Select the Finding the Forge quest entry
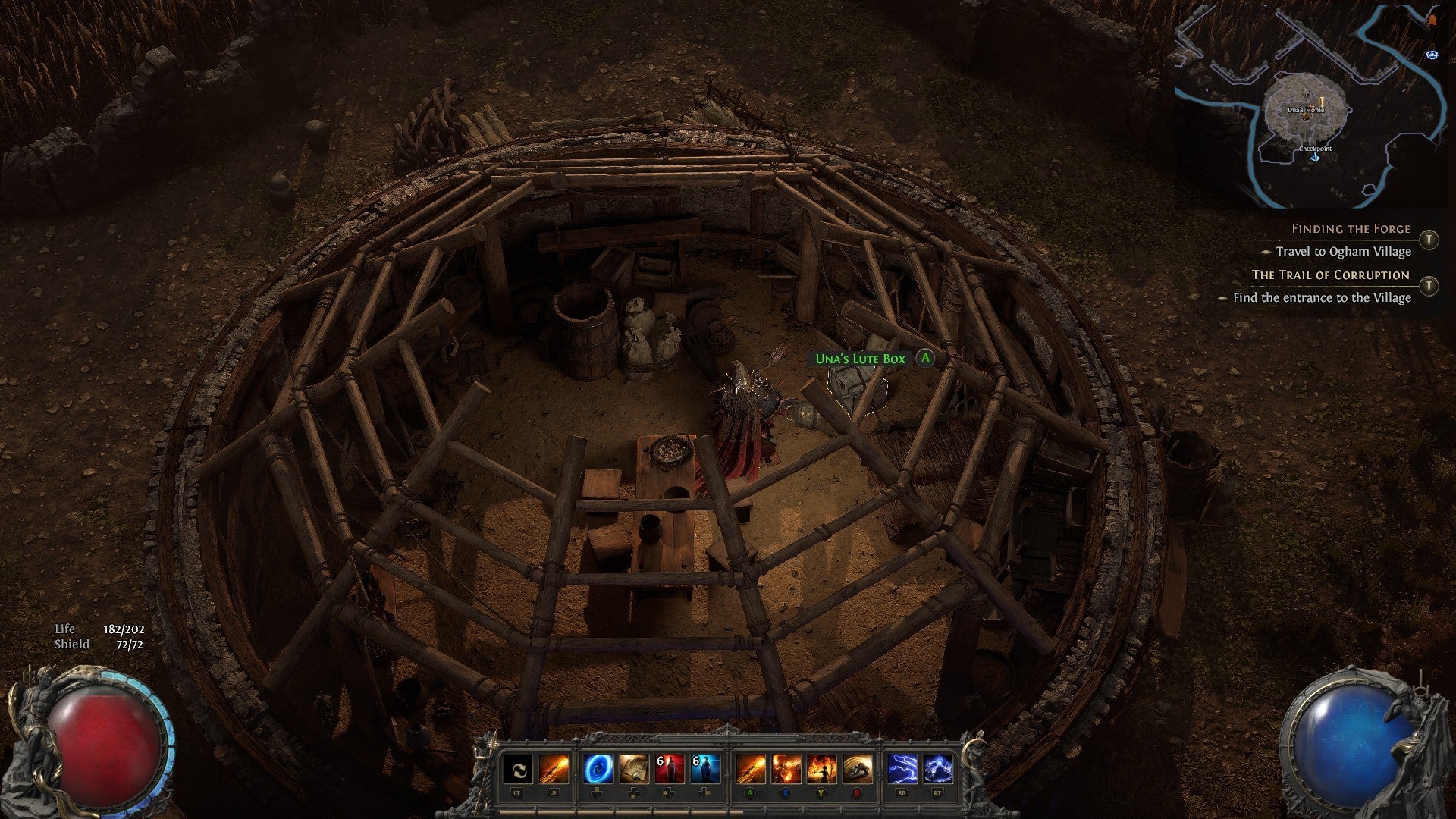This screenshot has height=819, width=1456. click(1350, 228)
